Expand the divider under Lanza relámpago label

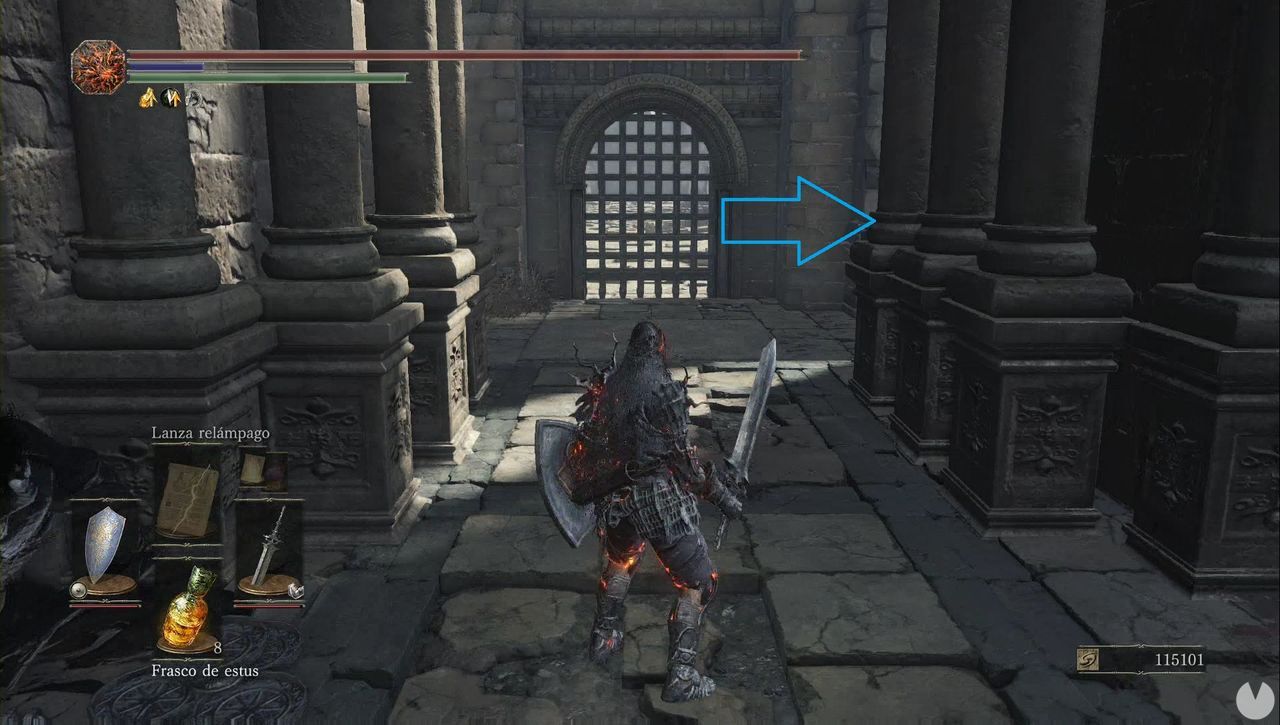186,444
